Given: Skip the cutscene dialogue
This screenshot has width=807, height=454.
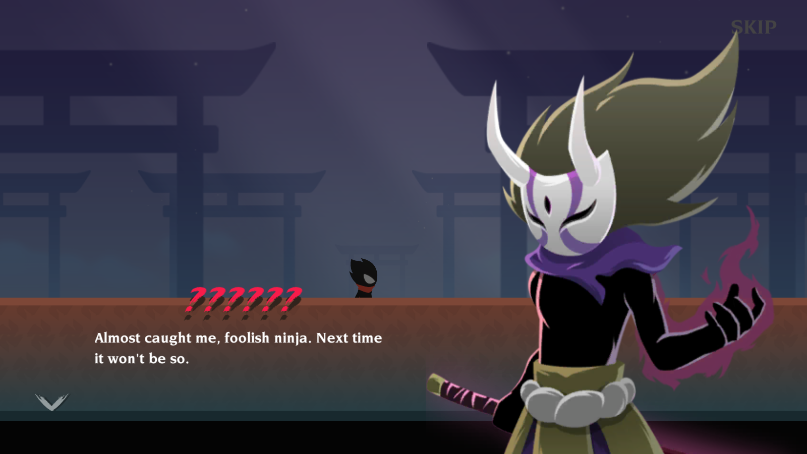Looking at the screenshot, I should [753, 27].
